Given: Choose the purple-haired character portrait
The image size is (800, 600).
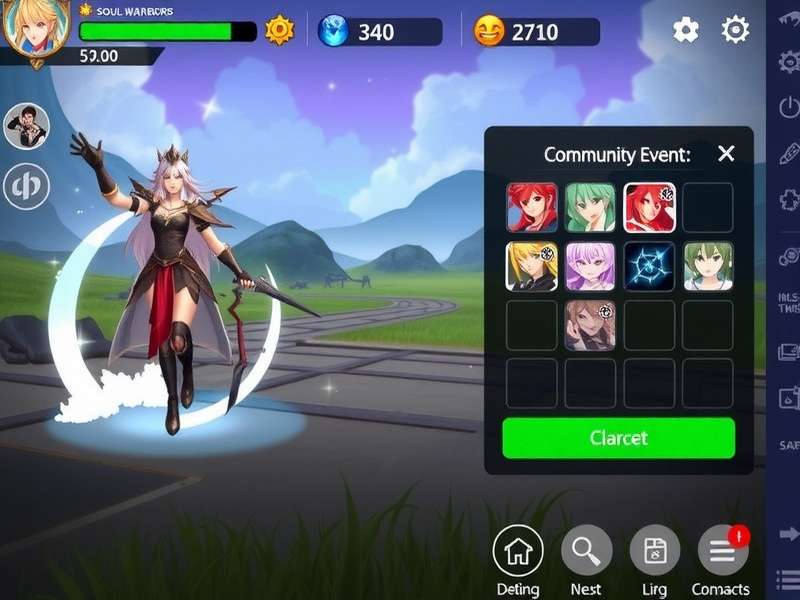Looking at the screenshot, I should tap(590, 267).
